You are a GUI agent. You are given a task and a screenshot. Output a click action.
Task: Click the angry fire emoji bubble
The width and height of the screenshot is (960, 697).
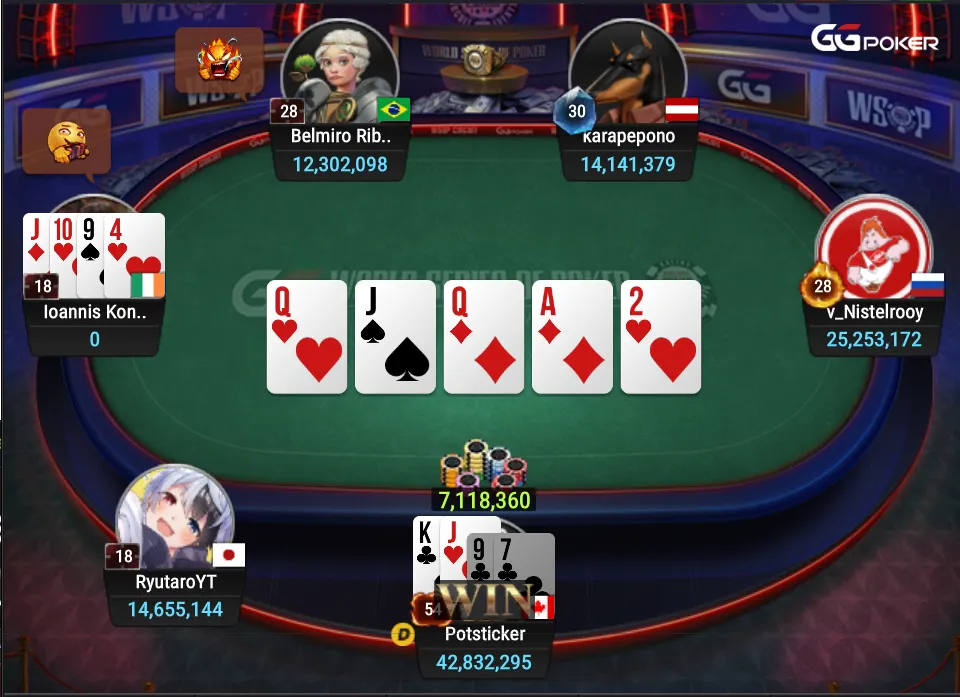pyautogui.click(x=219, y=60)
